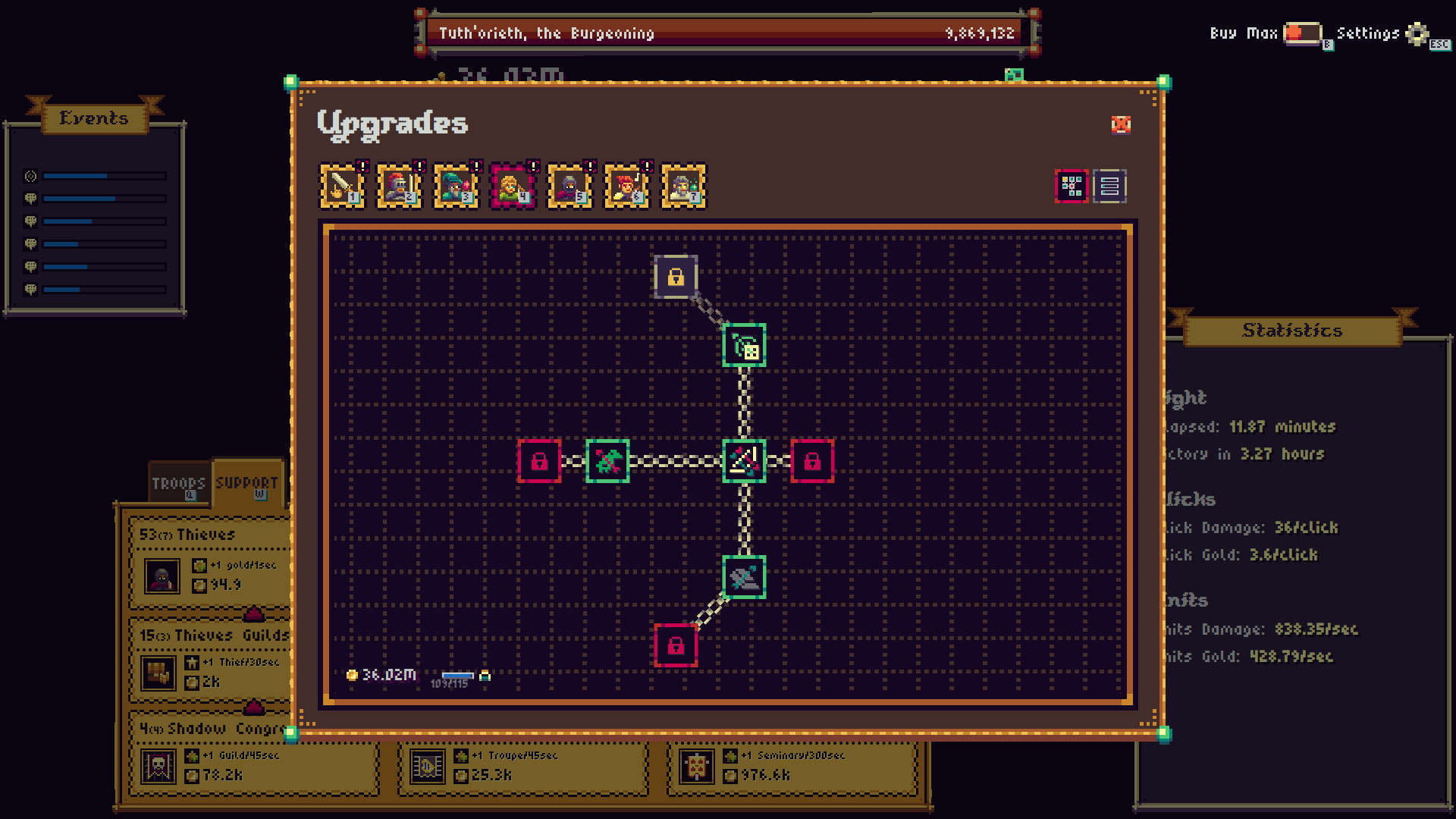Purchase the 976.6k Seminary upgrade
This screenshot has height=819, width=1456.
click(x=792, y=766)
